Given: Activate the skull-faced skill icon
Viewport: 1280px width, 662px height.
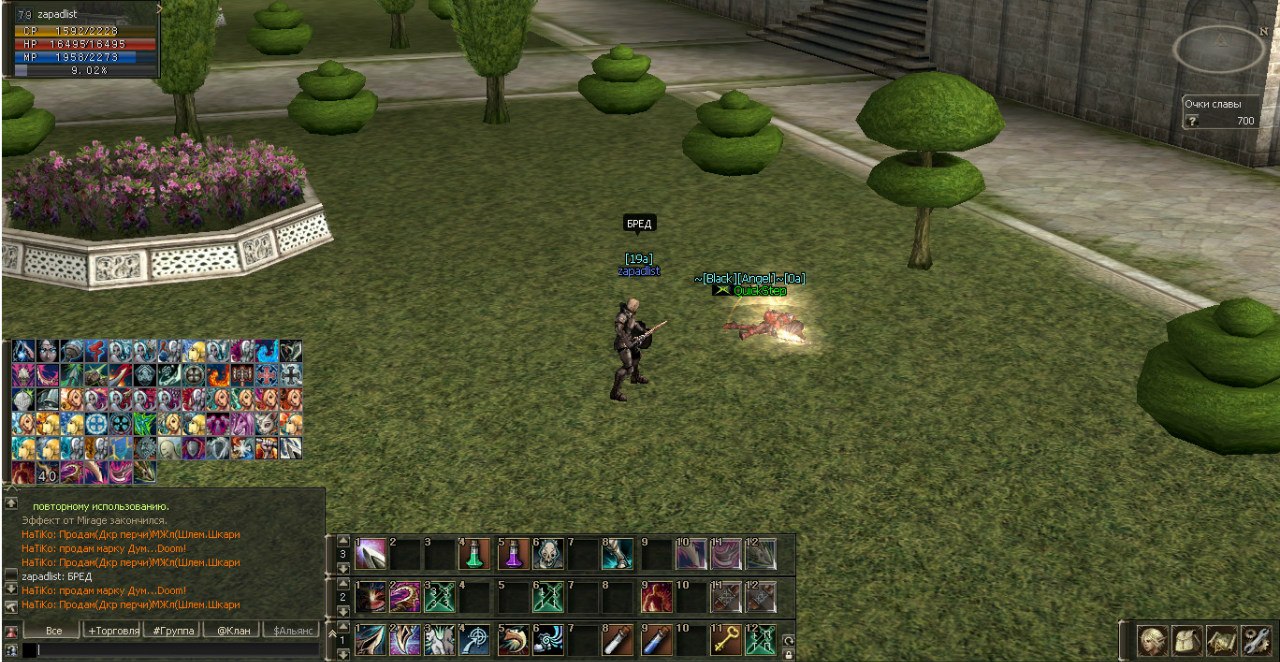Looking at the screenshot, I should tap(548, 555).
